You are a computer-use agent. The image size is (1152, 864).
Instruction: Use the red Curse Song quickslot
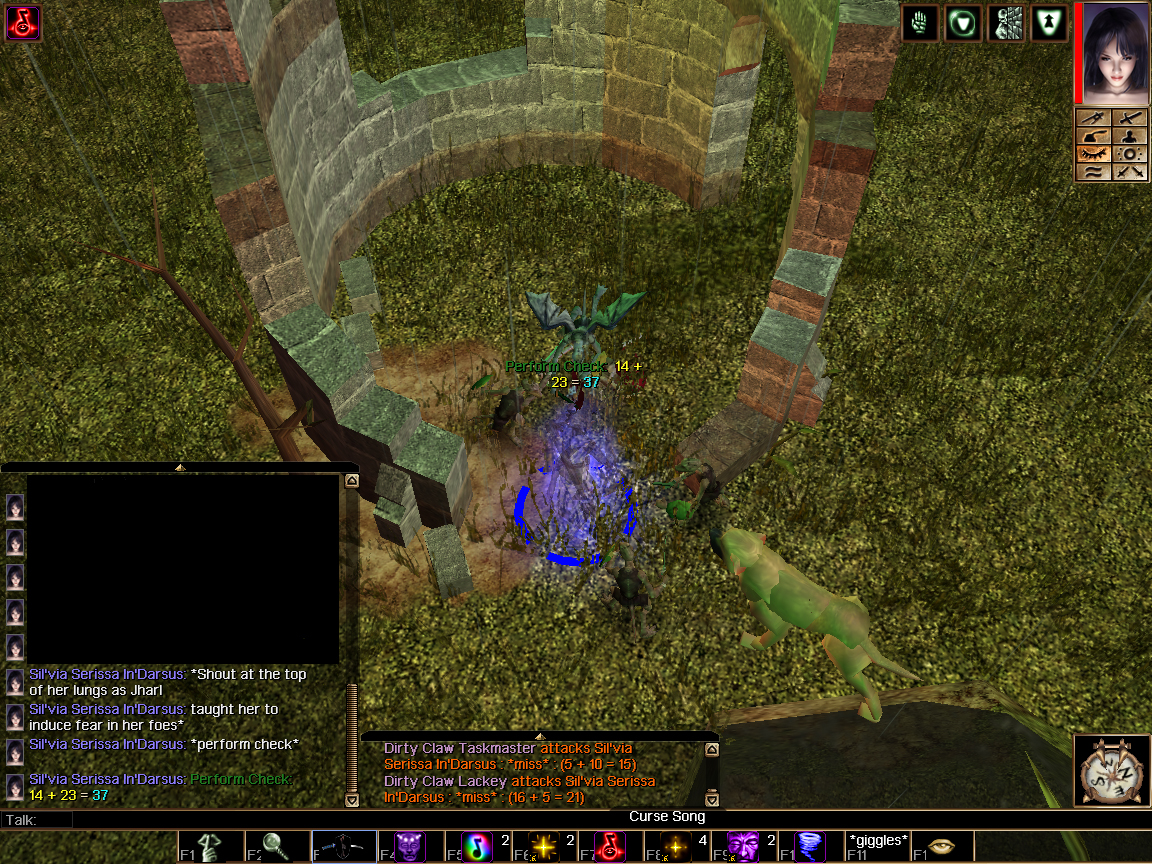[x=613, y=847]
